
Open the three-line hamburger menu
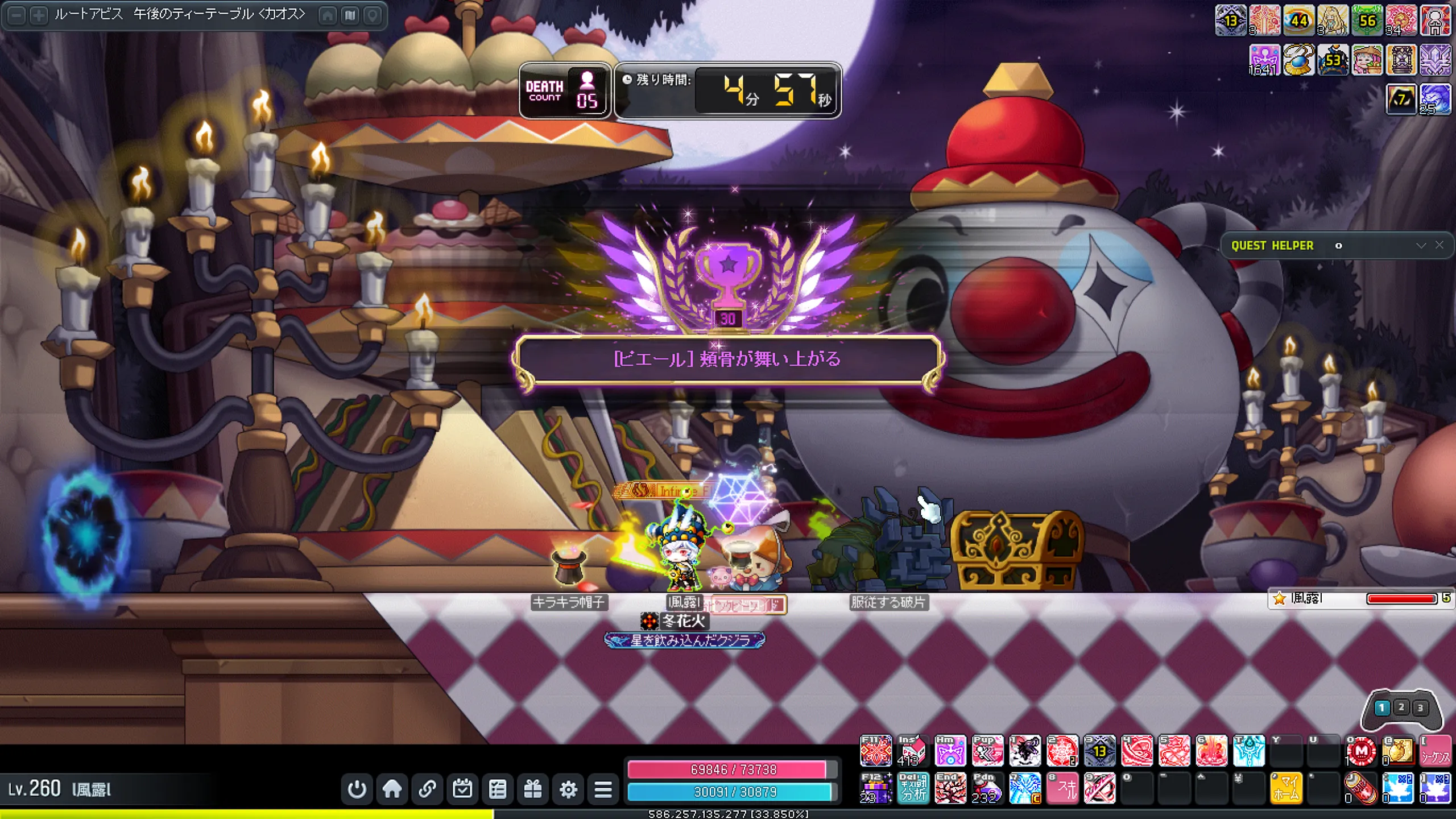click(x=603, y=789)
